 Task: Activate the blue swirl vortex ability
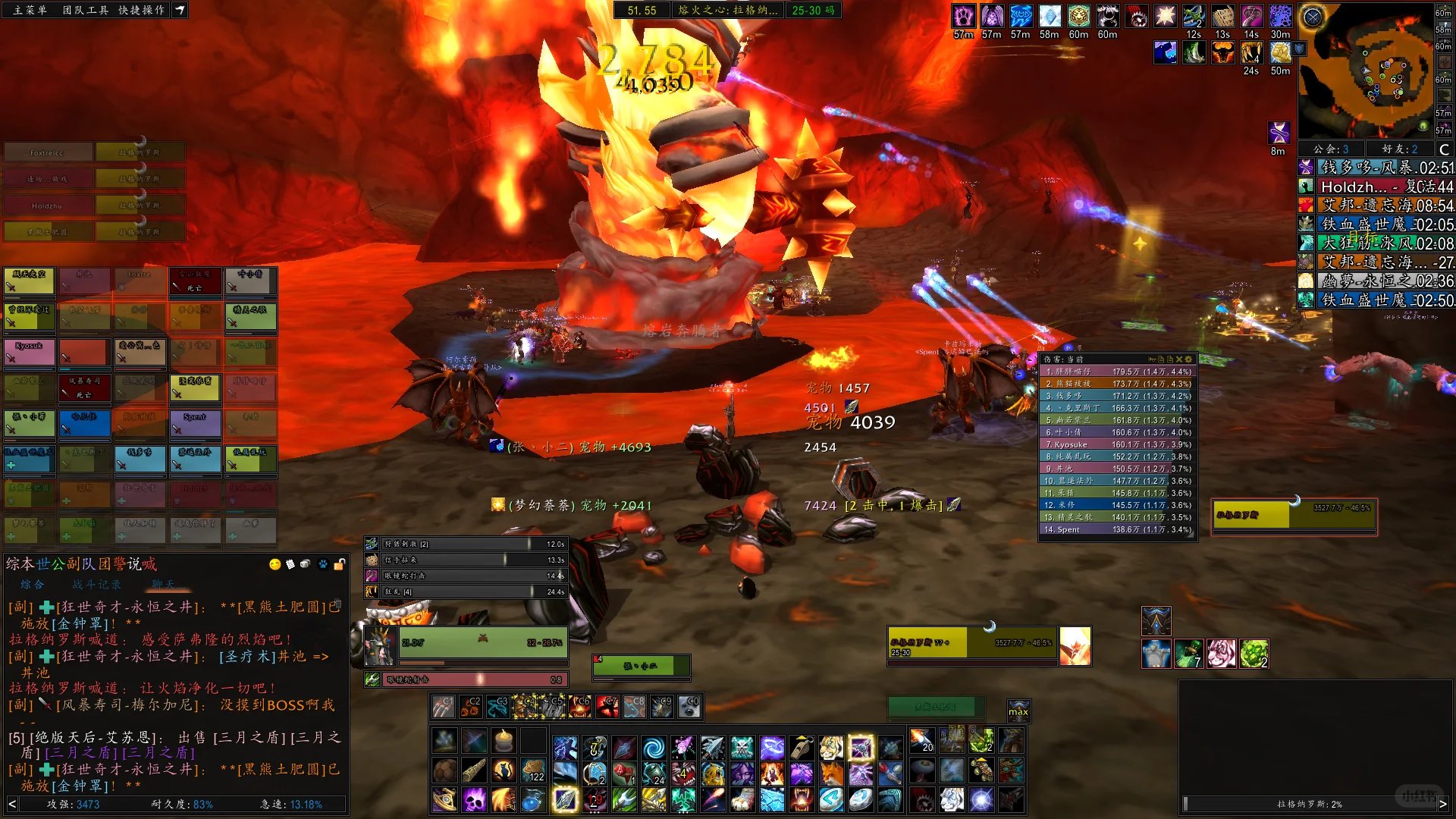click(x=653, y=748)
